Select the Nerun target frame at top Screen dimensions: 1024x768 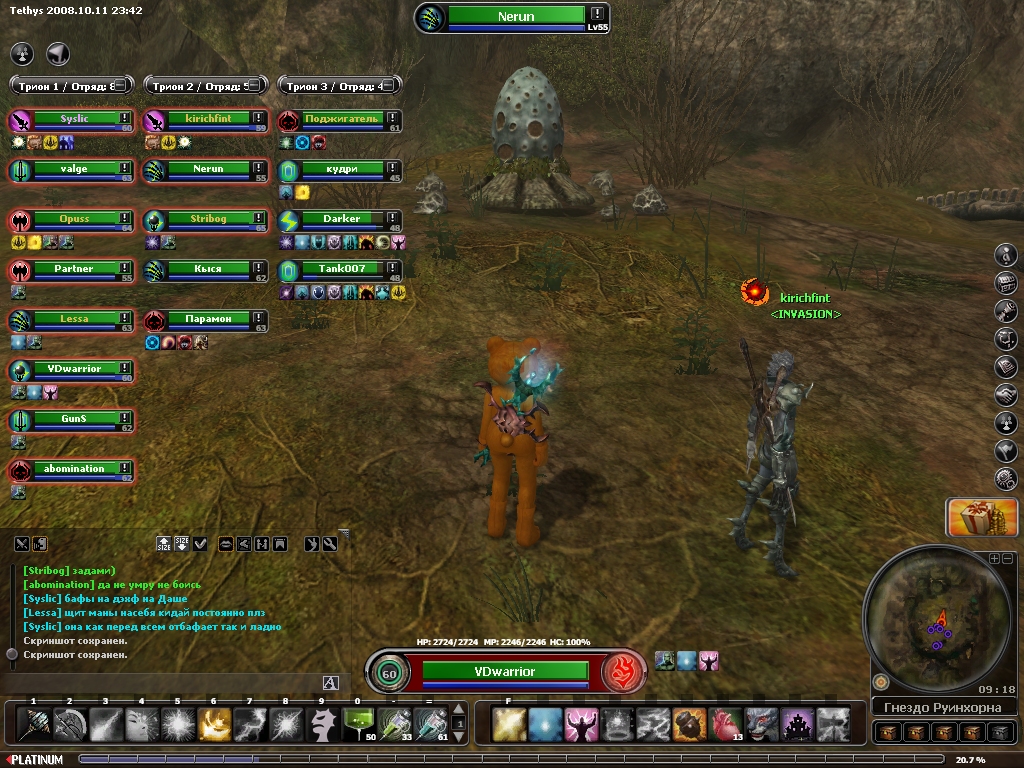514,17
